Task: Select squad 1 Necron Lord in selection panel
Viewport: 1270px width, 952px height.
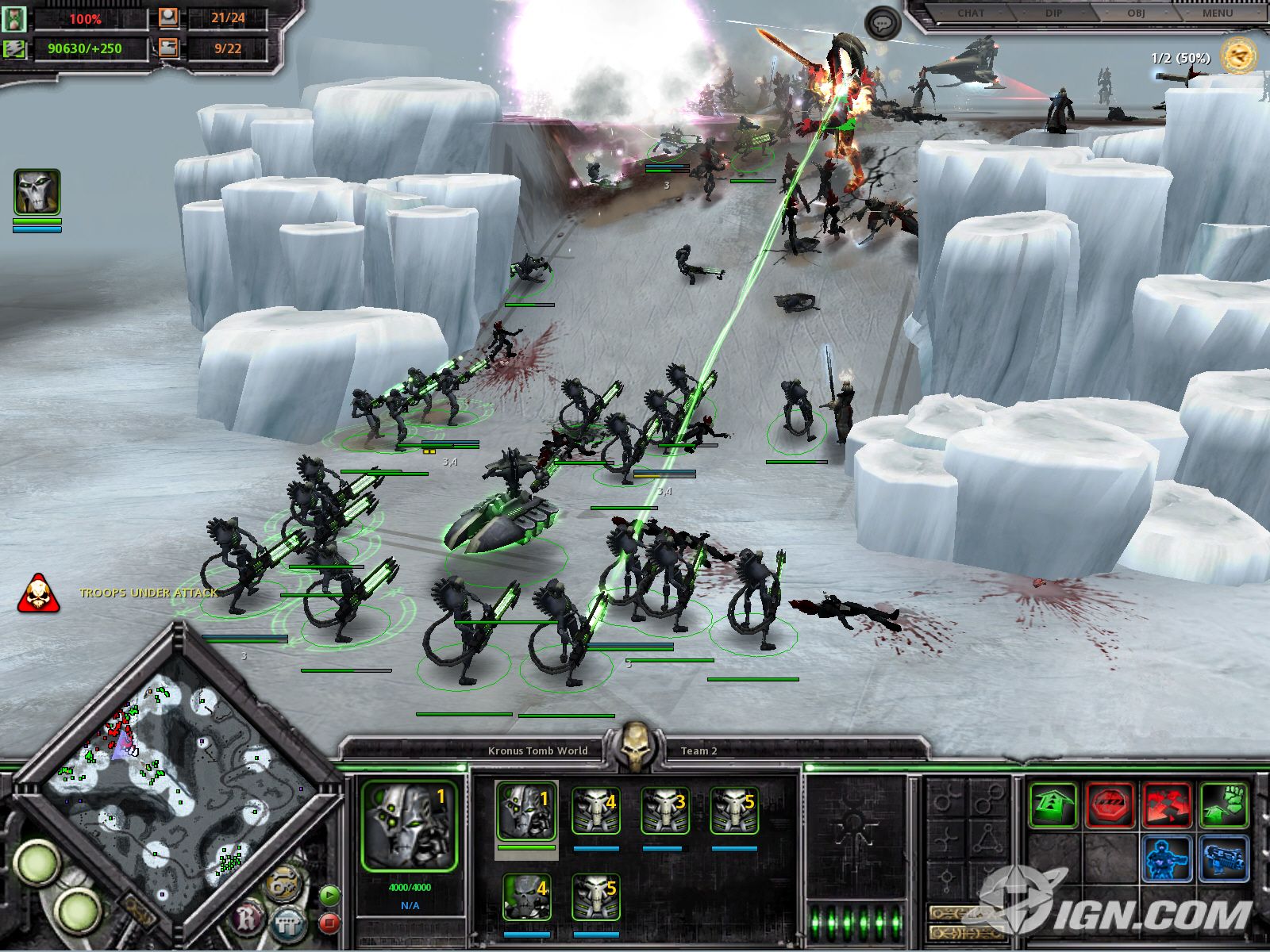Action: 526,811
